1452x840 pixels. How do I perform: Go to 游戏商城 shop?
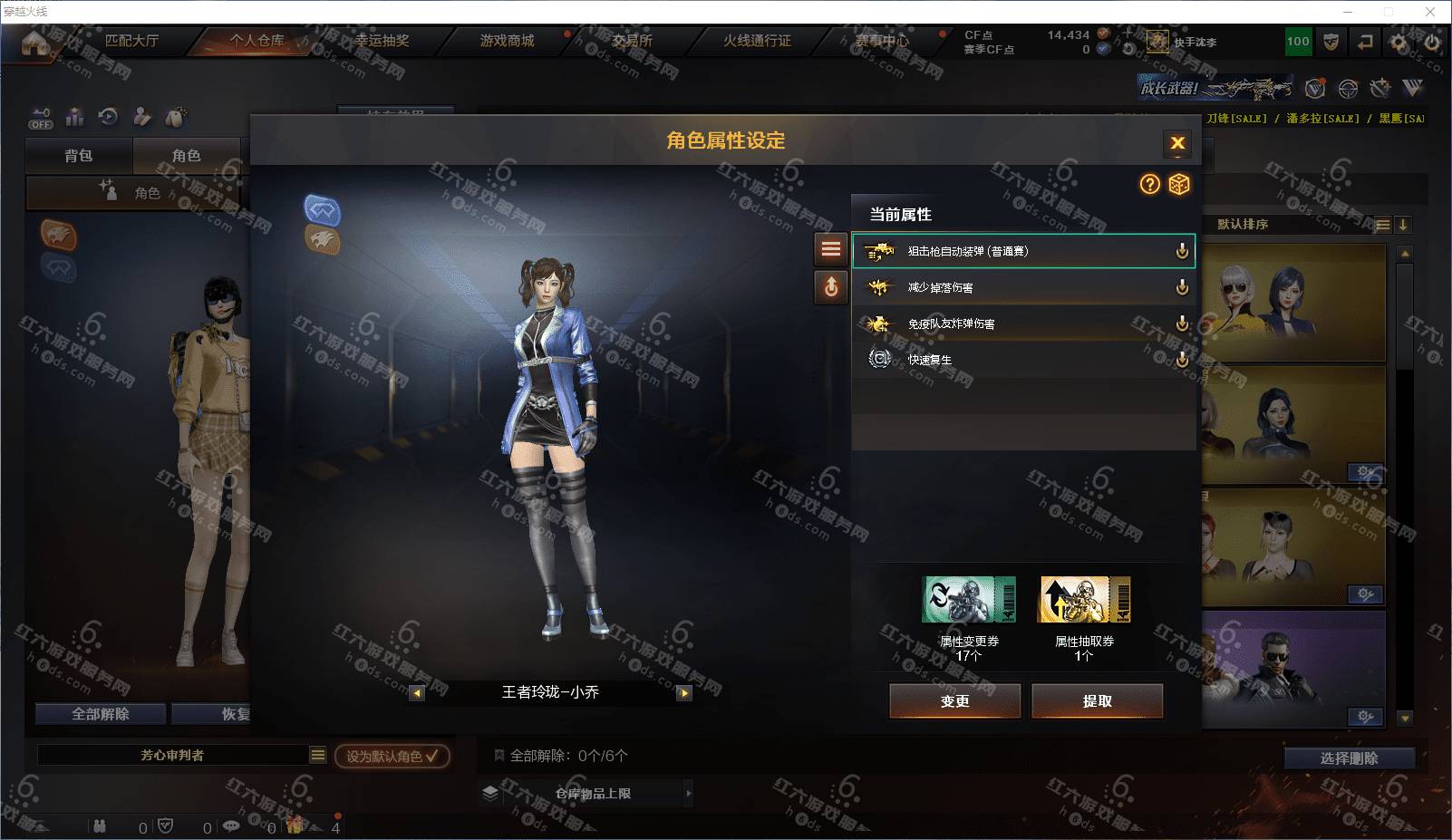click(507, 41)
